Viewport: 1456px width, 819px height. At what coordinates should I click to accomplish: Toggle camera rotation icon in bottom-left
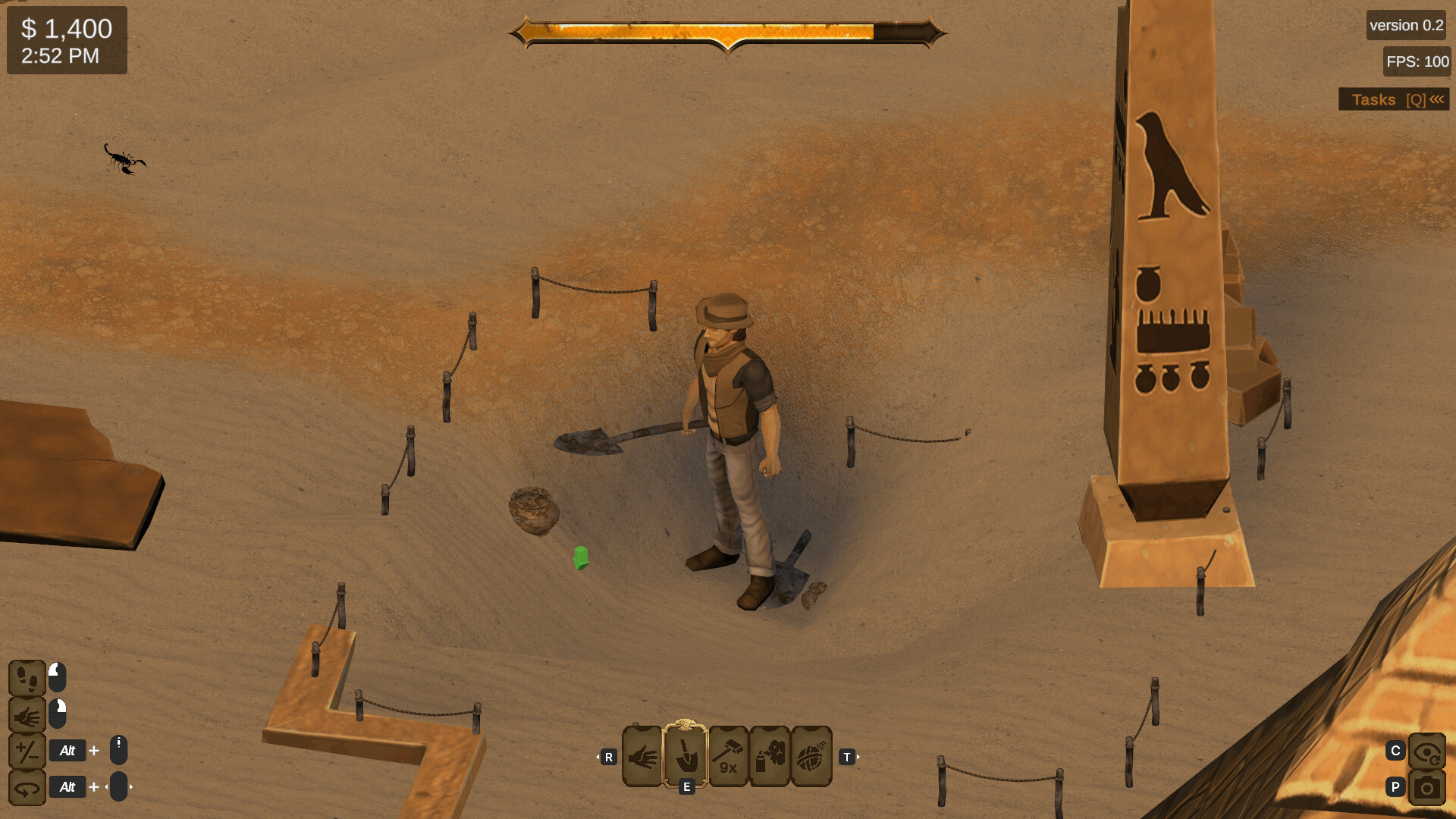[x=27, y=786]
